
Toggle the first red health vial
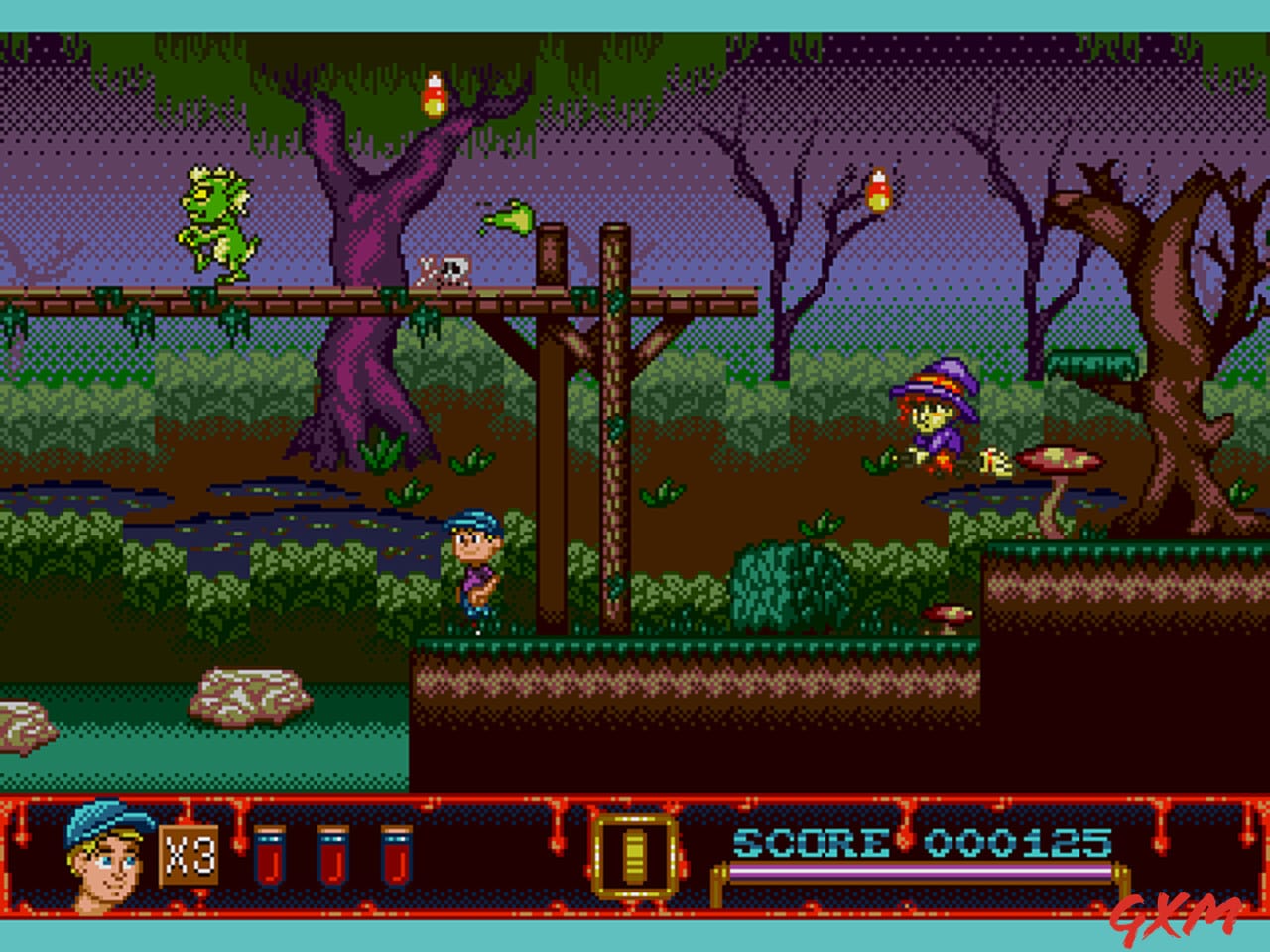270,853
